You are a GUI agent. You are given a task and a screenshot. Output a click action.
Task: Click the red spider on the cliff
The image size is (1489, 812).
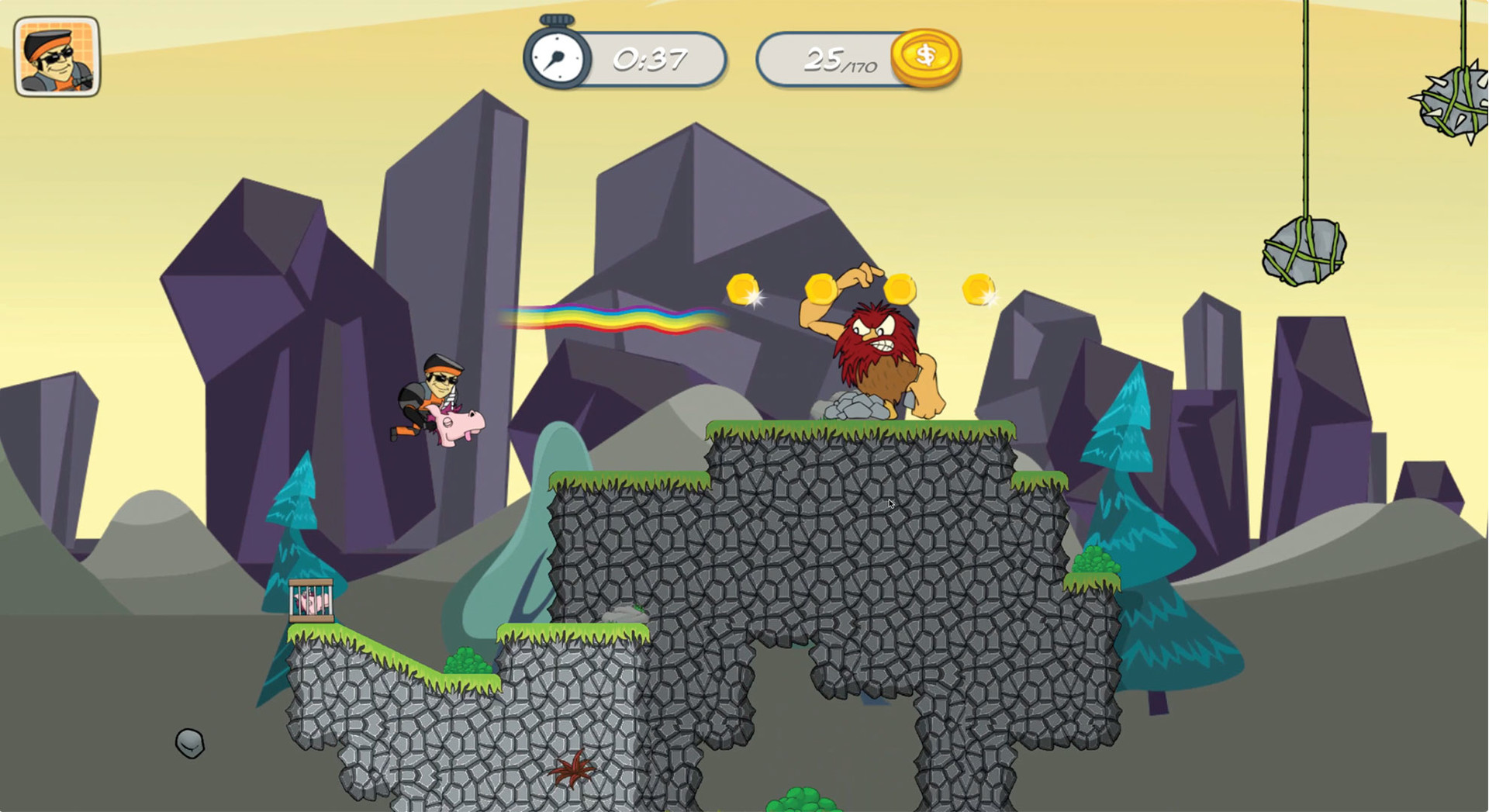point(575,772)
